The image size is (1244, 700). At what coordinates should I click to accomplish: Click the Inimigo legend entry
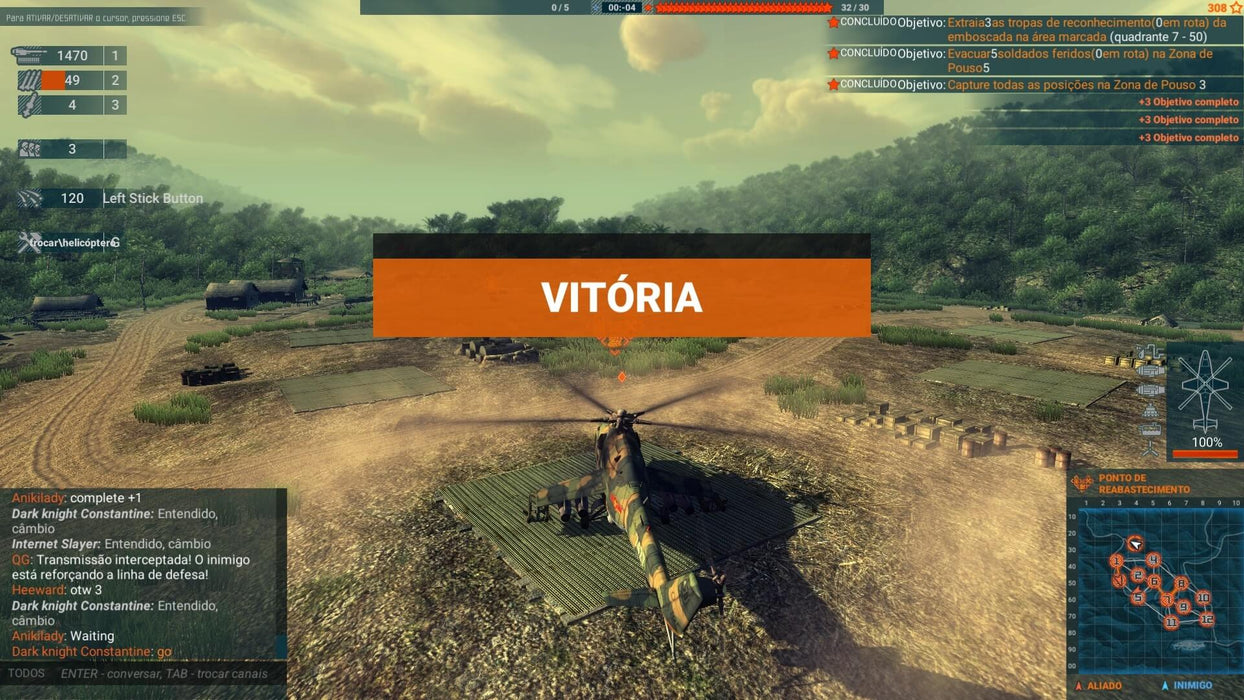click(1188, 686)
